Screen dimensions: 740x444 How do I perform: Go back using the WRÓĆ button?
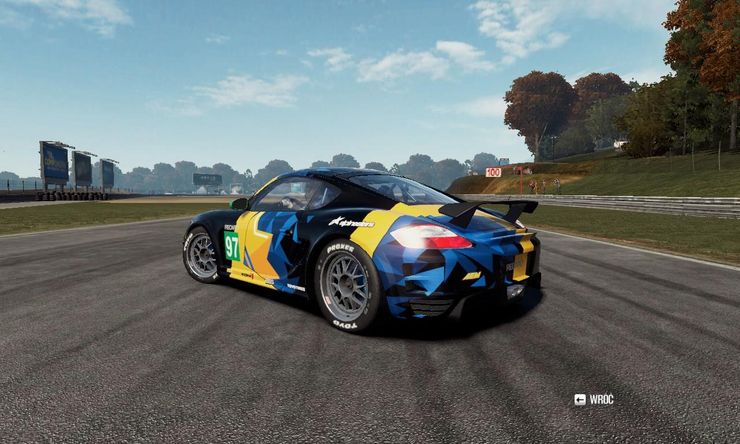tap(594, 399)
